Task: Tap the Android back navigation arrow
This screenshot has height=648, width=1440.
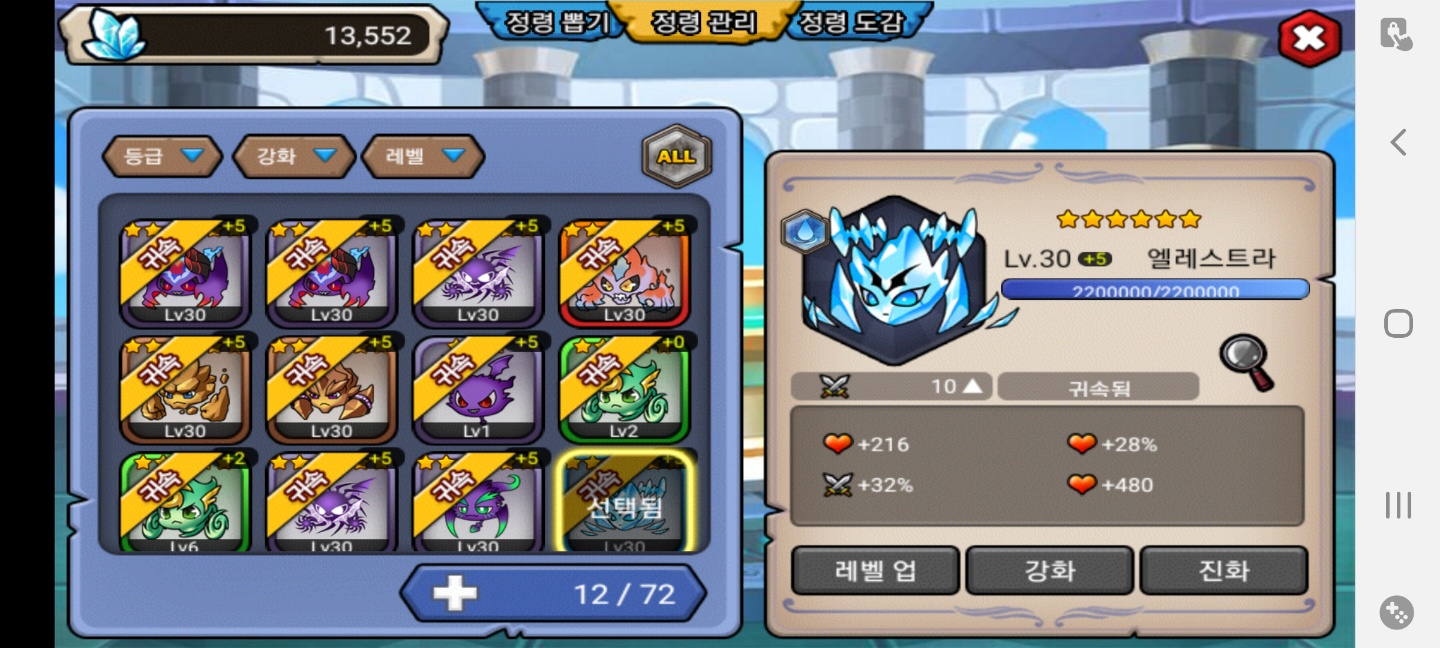Action: [x=1398, y=143]
